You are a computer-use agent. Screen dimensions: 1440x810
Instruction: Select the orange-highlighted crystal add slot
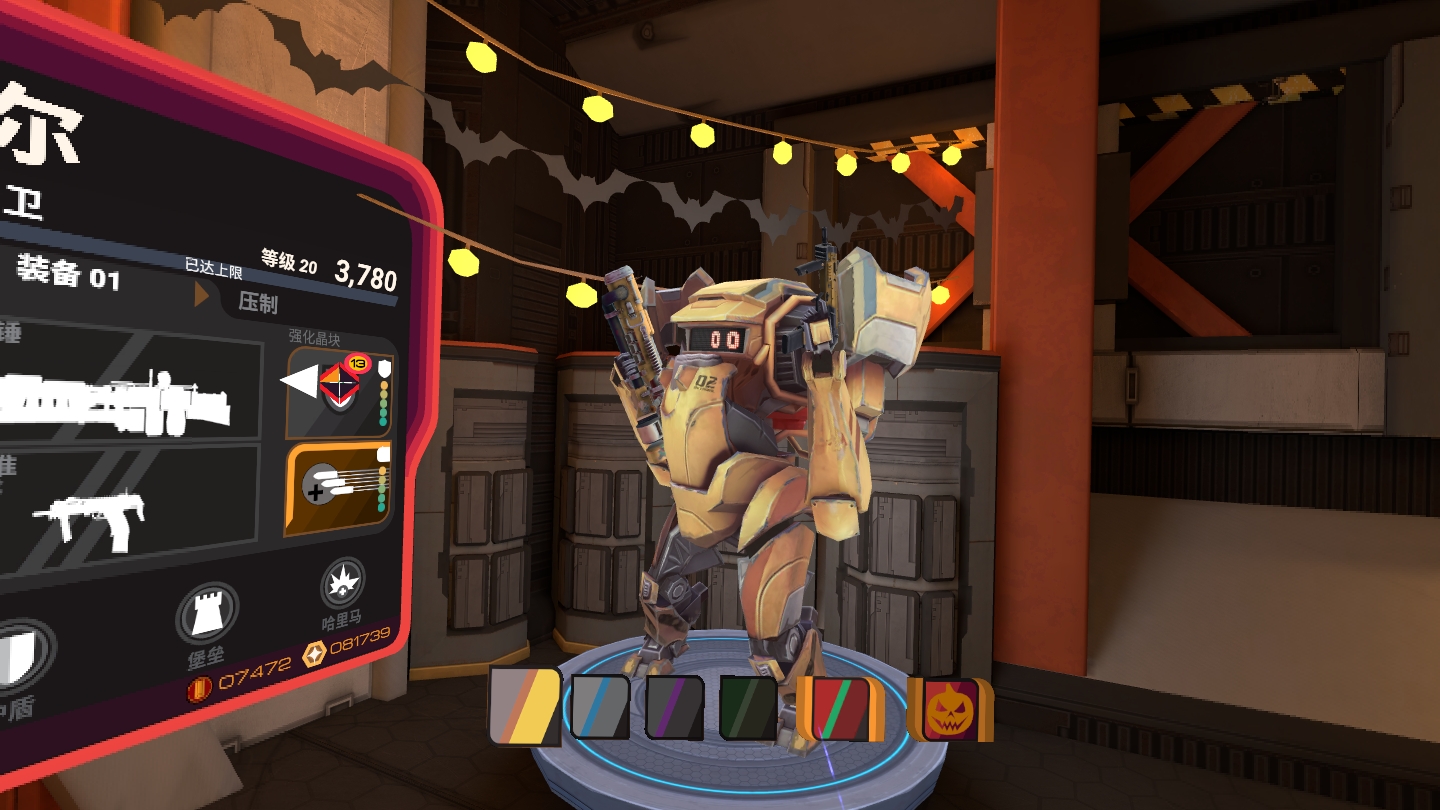340,489
